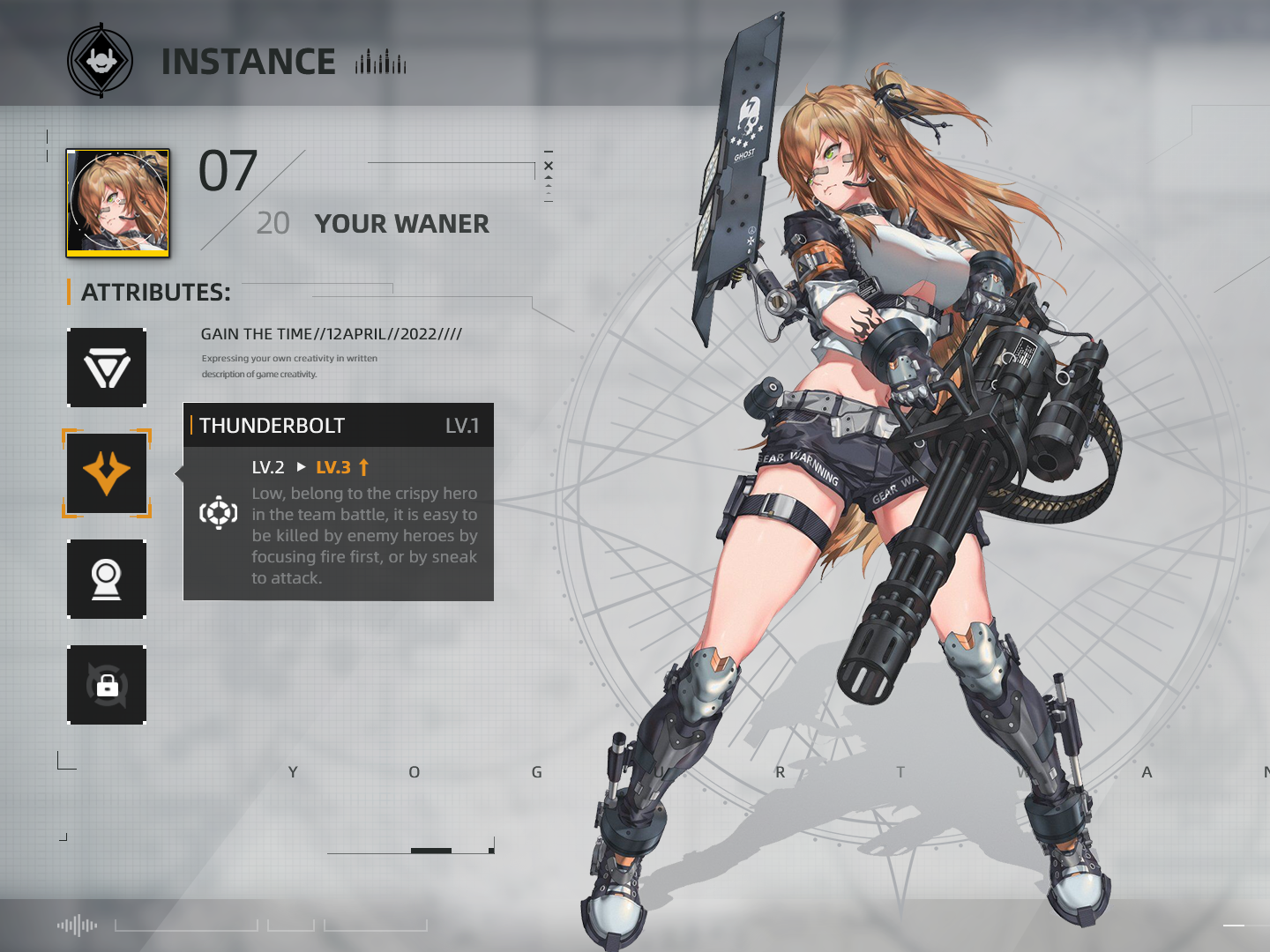
Task: Expand the ATTRIBUTES section header
Action: 154,292
